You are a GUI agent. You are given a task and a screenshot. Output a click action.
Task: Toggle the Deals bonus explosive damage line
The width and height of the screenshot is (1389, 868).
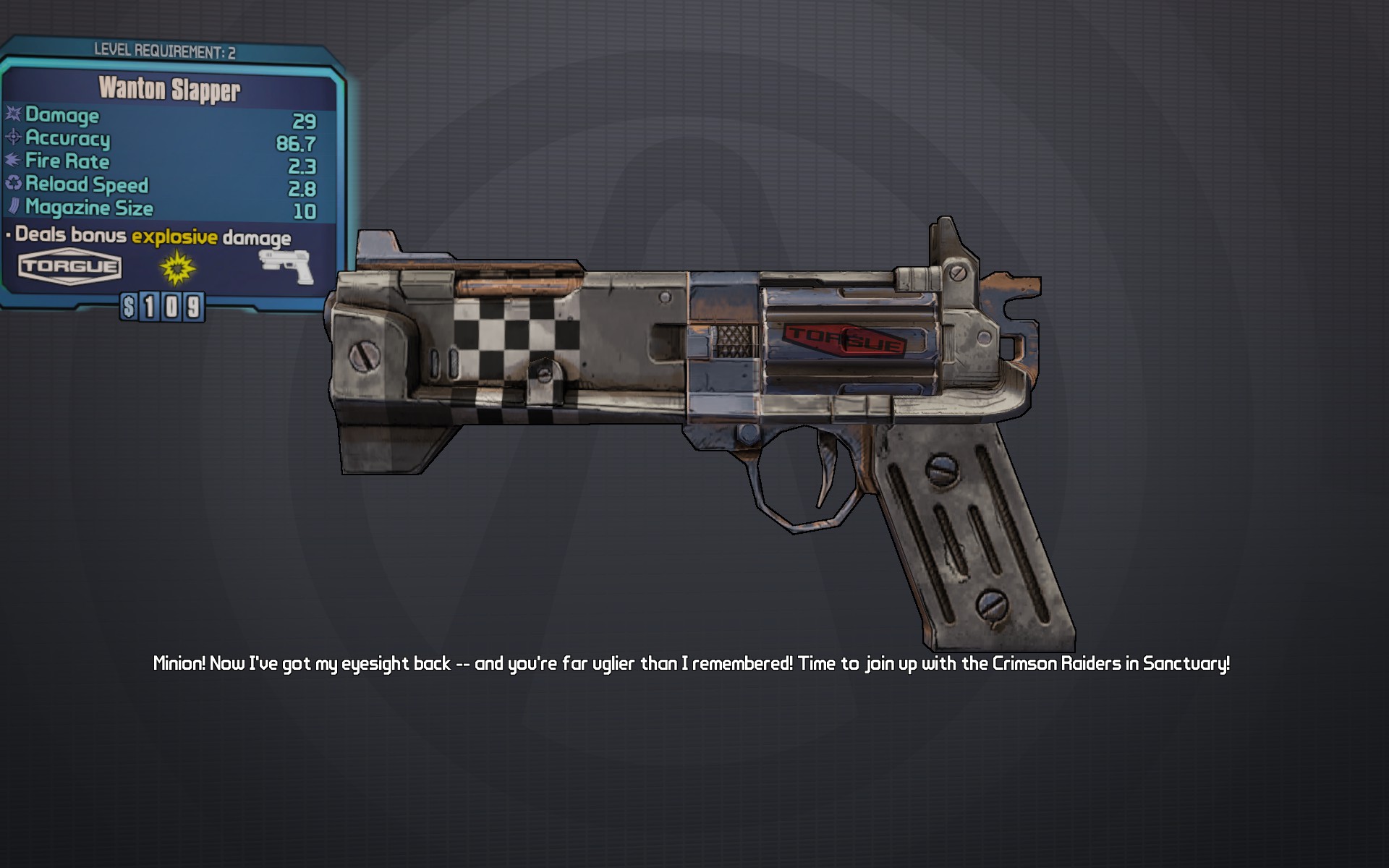148,237
